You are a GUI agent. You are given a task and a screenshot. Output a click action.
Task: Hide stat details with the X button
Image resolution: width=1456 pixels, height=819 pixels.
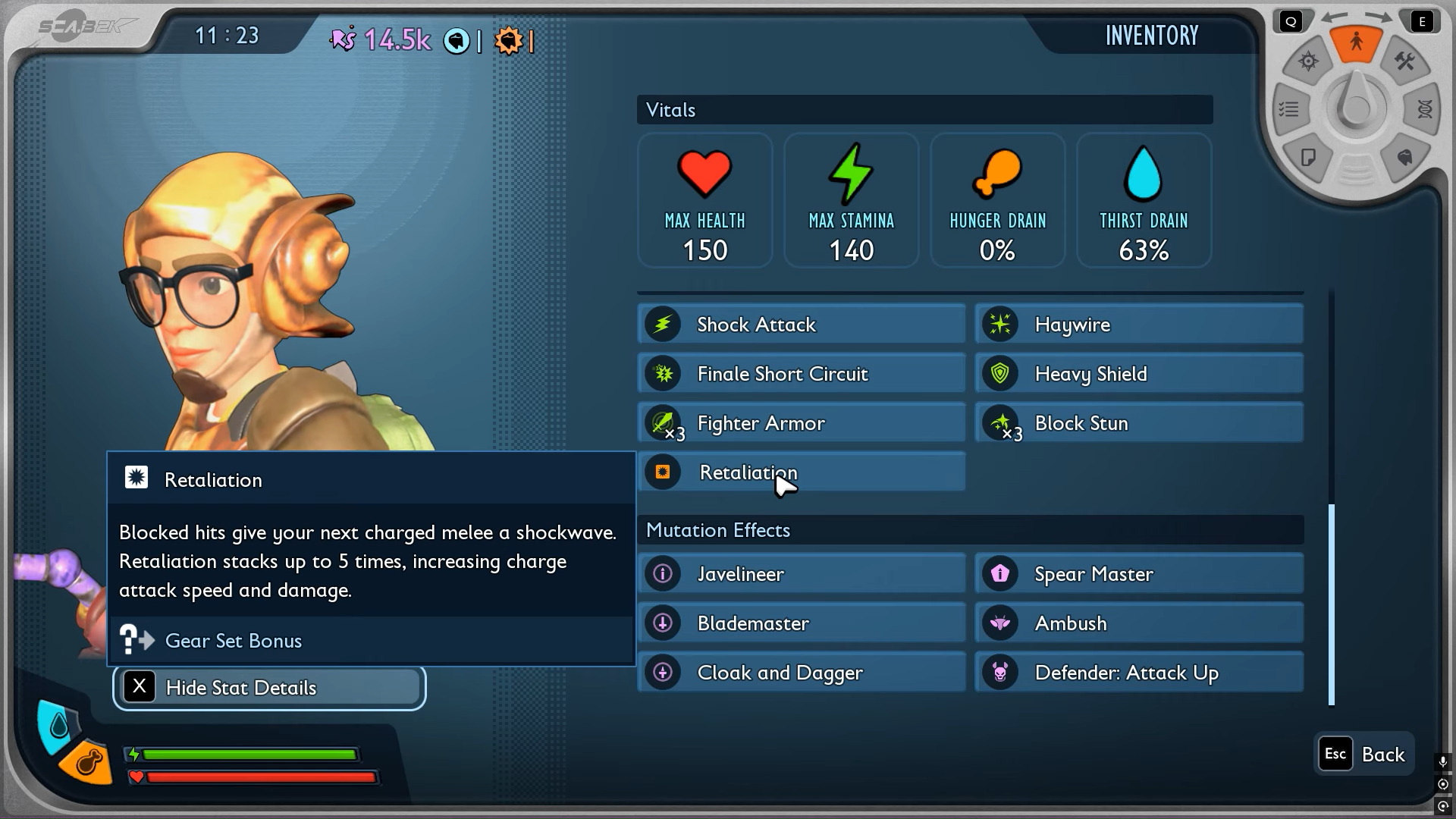click(x=140, y=687)
